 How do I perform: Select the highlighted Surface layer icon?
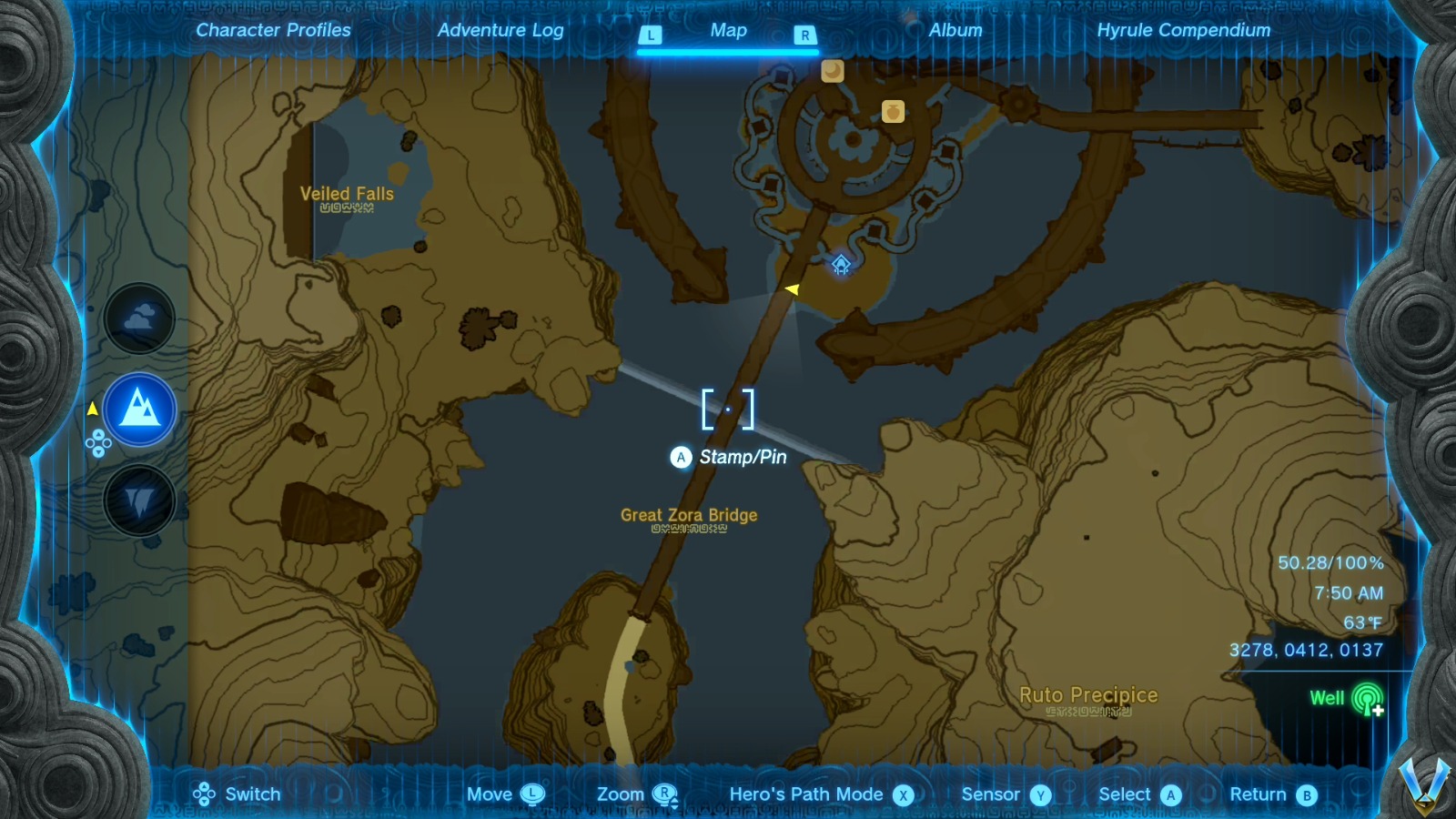(138, 409)
